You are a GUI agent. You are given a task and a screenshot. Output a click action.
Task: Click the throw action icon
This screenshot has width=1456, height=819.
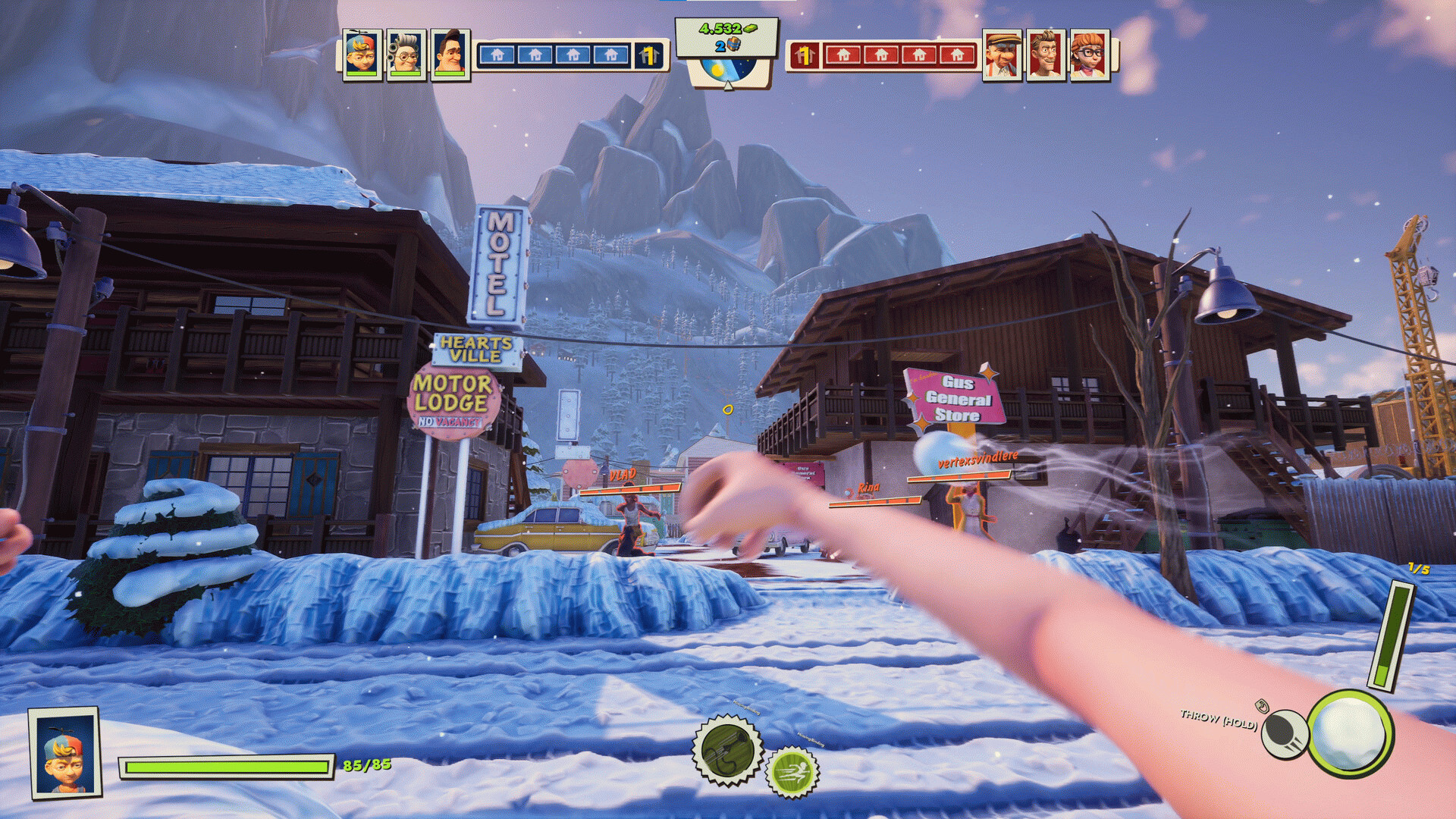[x=1284, y=733]
